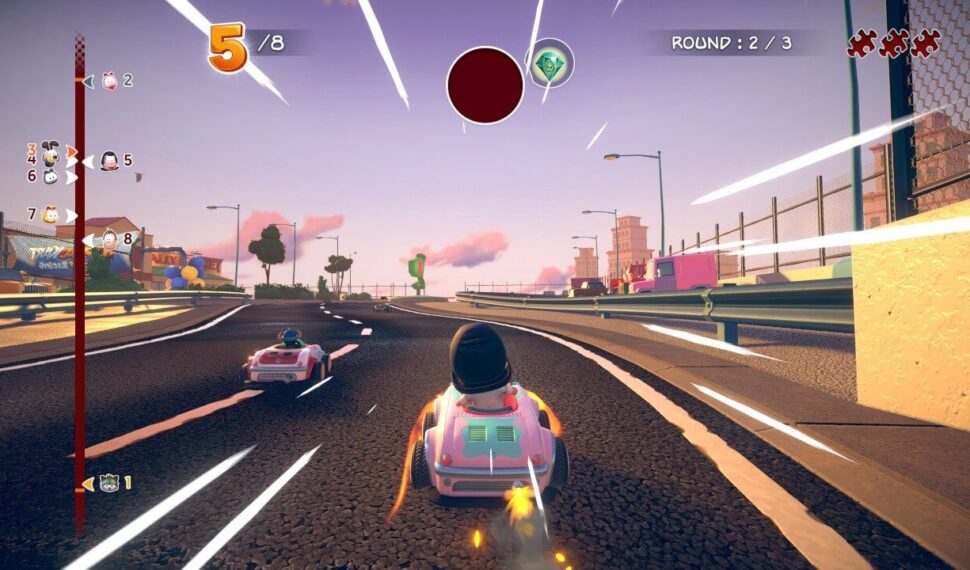Viewport: 970px width, 570px height.
Task: Click the second-place racer marker on progress bar
Action: (x=110, y=81)
